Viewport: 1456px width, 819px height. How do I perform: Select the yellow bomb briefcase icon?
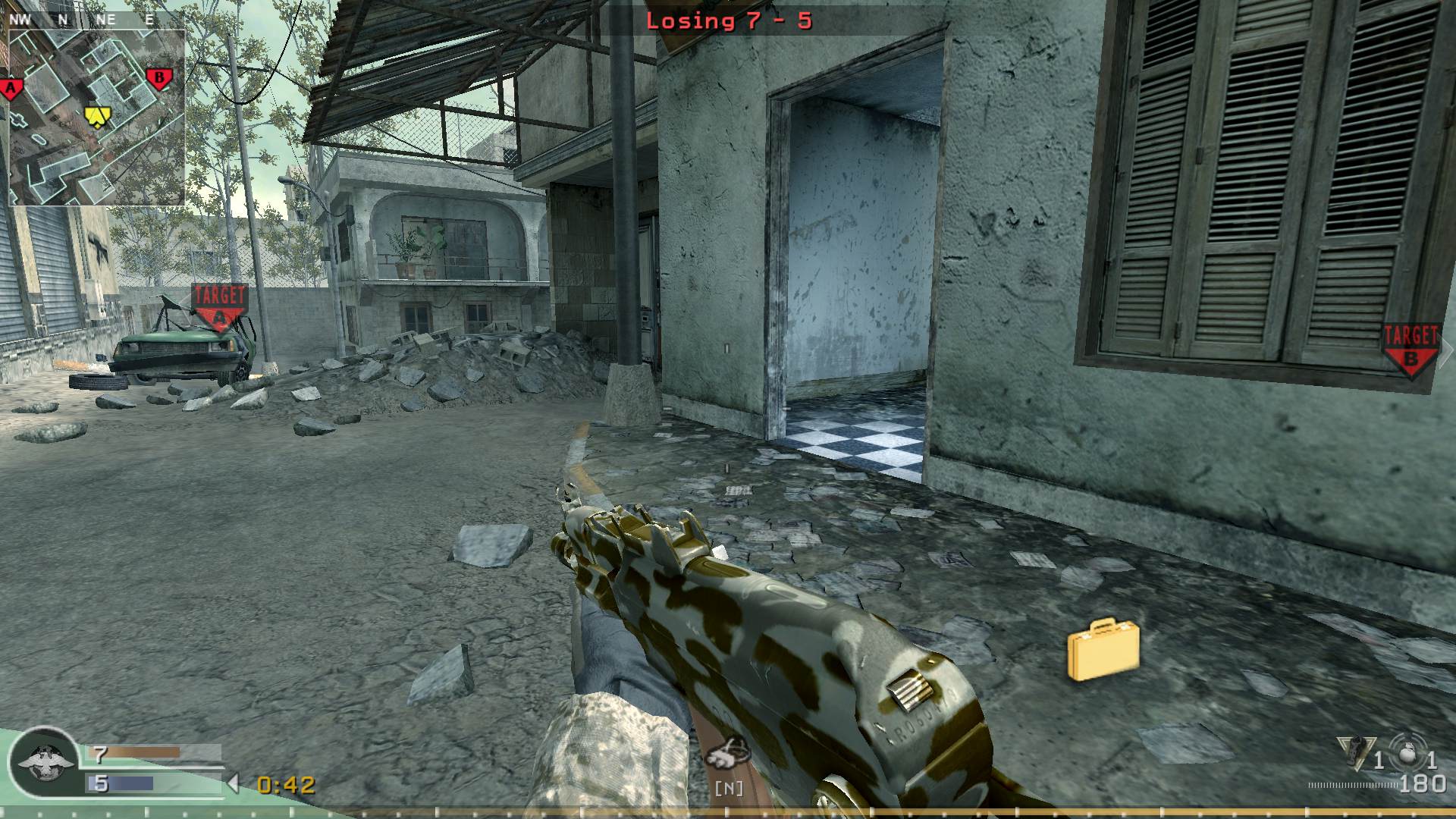[x=1103, y=650]
